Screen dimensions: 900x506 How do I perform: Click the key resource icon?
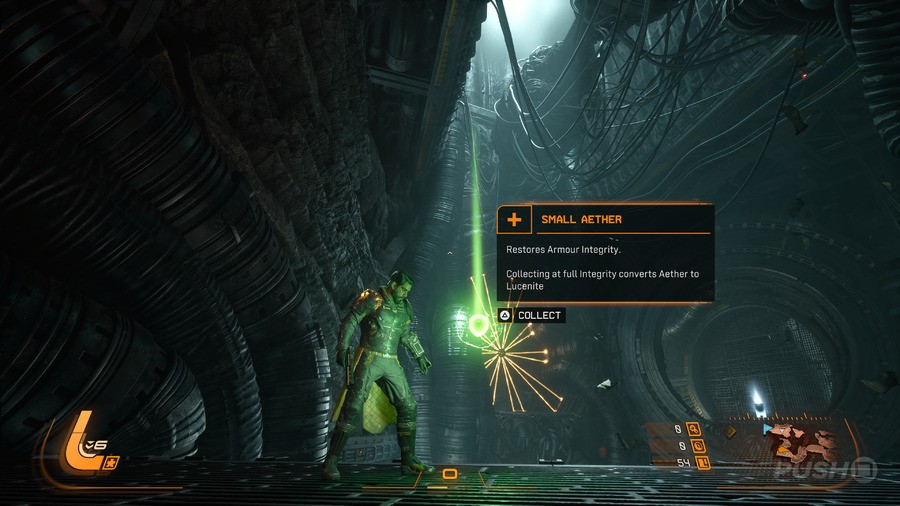coord(693,430)
